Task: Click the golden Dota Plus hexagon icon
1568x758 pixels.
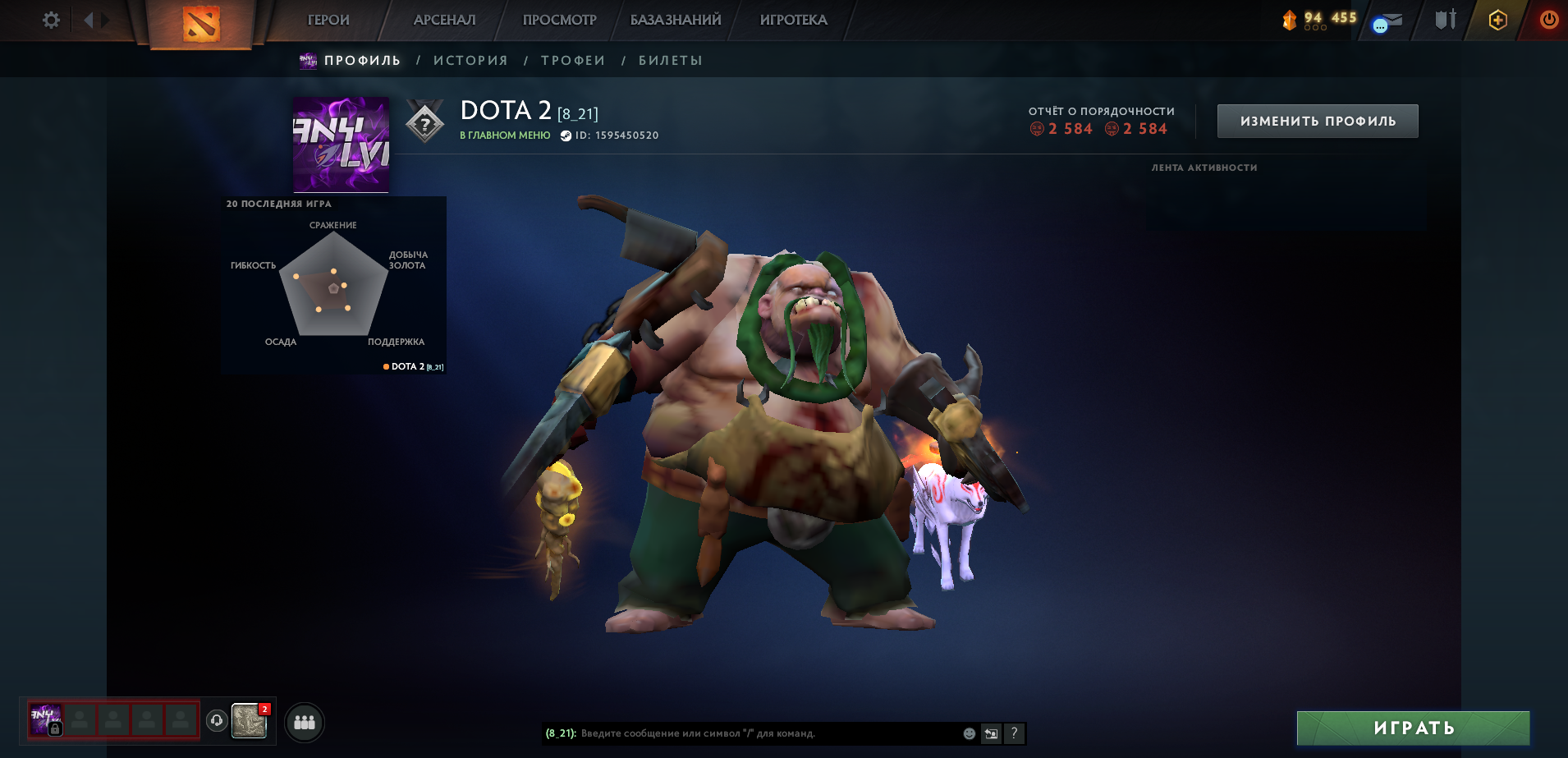Action: coord(1497,19)
